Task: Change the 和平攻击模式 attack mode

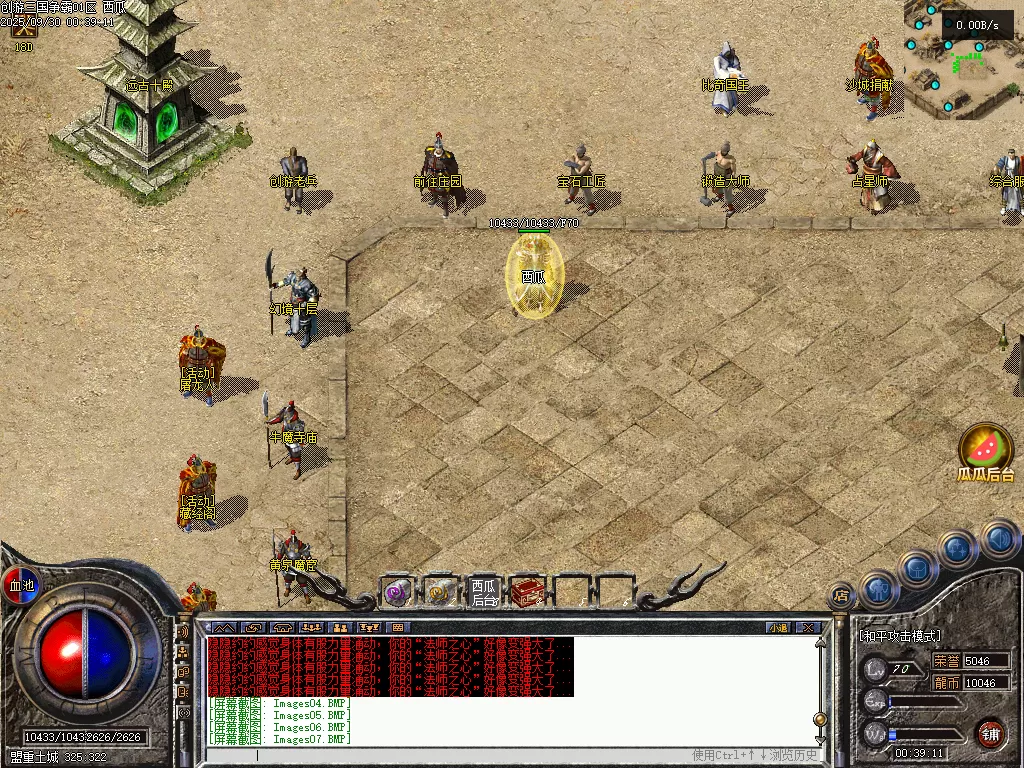Action: pos(900,635)
